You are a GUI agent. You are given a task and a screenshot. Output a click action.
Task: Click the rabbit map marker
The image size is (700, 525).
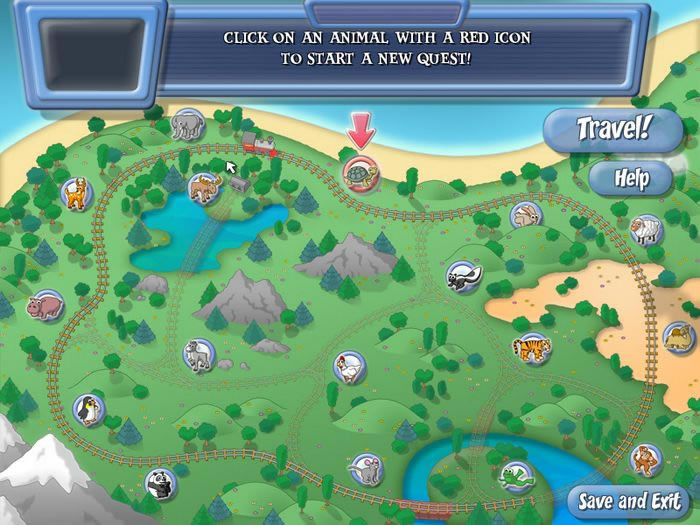click(x=526, y=215)
